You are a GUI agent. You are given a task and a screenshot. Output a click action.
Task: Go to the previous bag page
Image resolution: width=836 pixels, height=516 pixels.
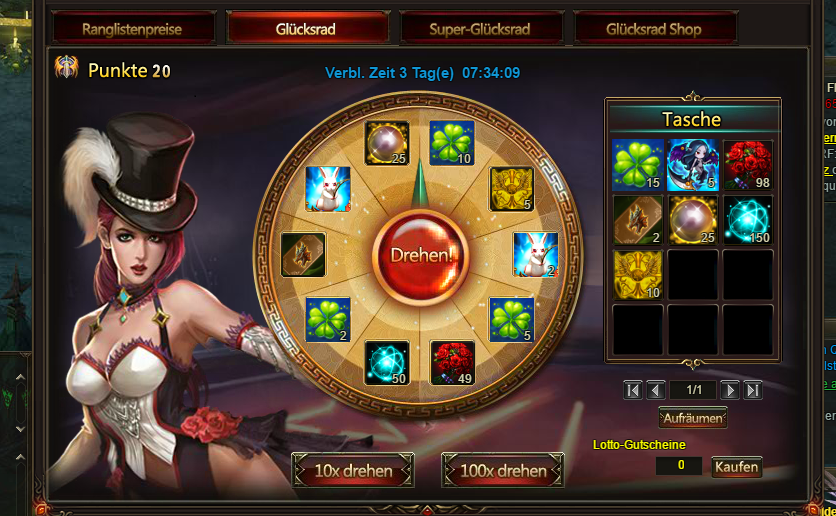click(656, 390)
